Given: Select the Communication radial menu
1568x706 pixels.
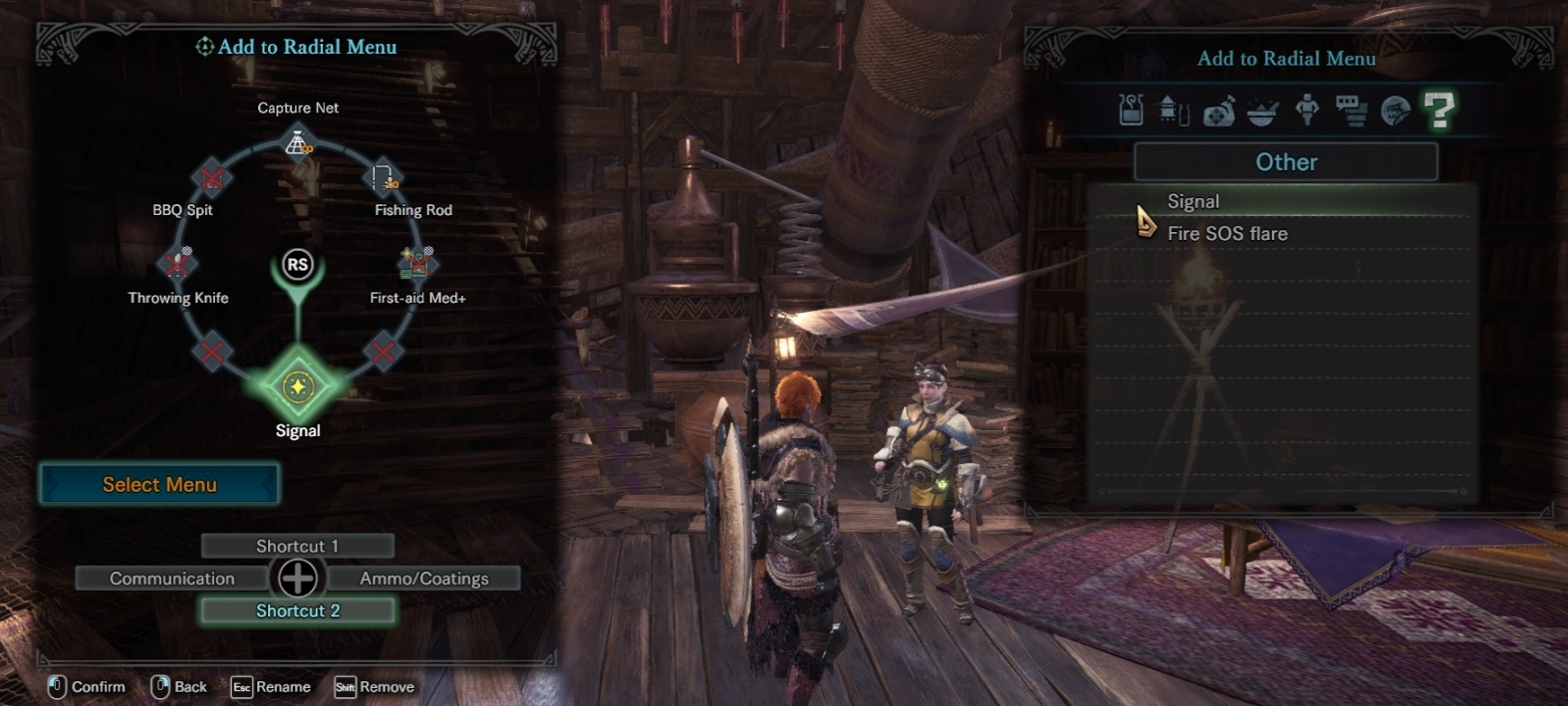Looking at the screenshot, I should pos(172,579).
